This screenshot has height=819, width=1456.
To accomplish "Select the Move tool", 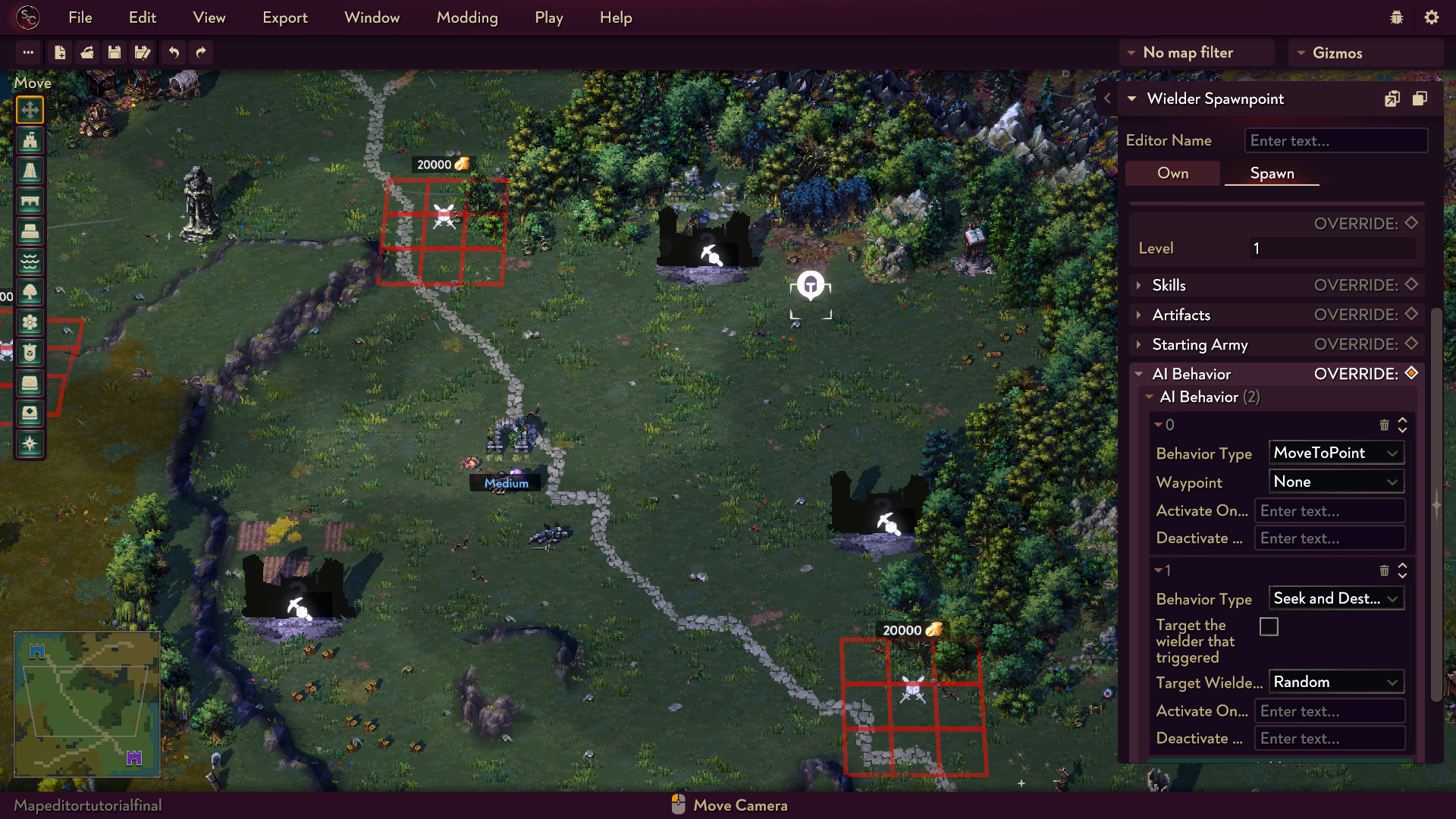I will click(x=30, y=109).
